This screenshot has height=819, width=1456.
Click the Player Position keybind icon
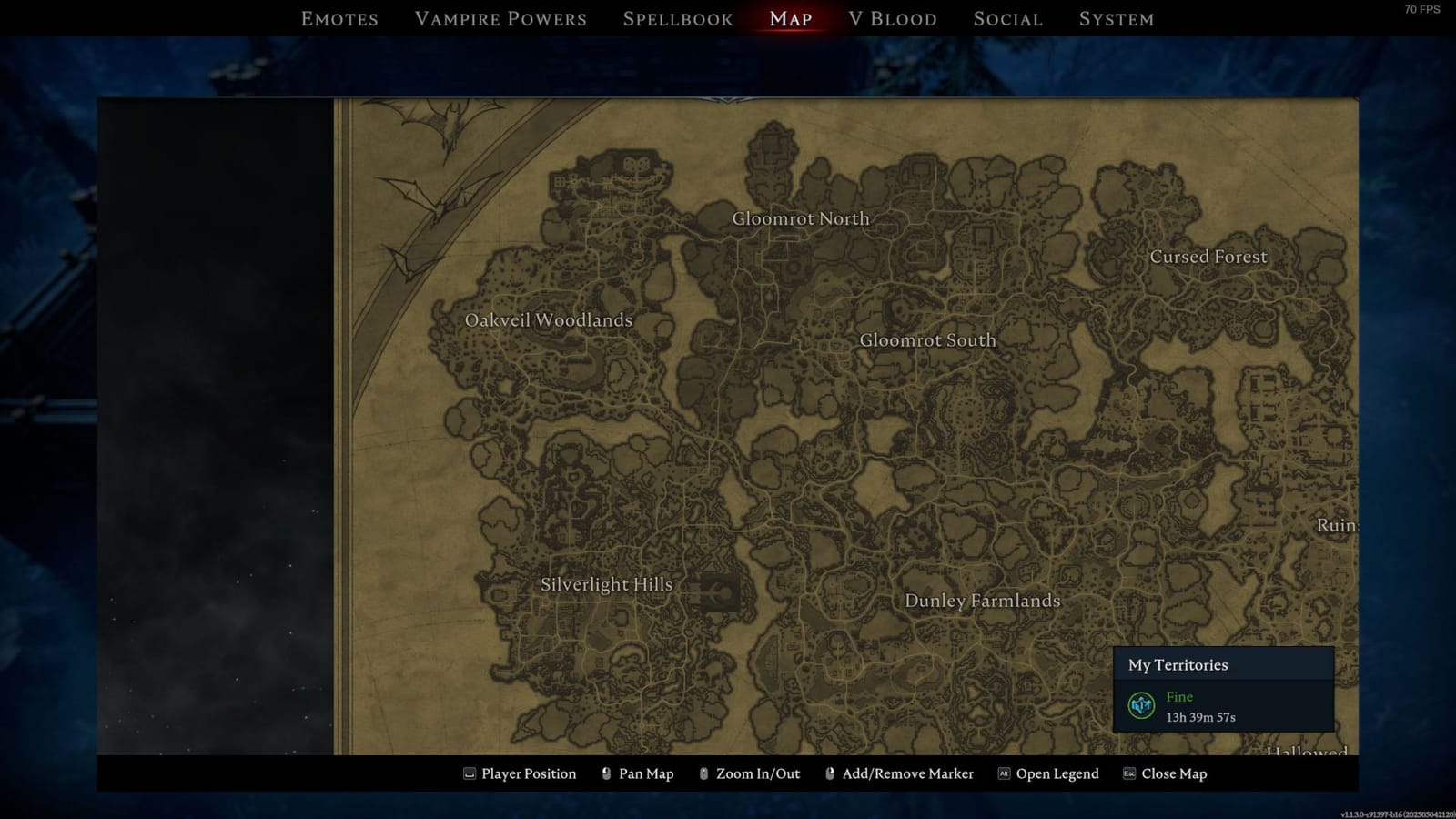point(468,773)
